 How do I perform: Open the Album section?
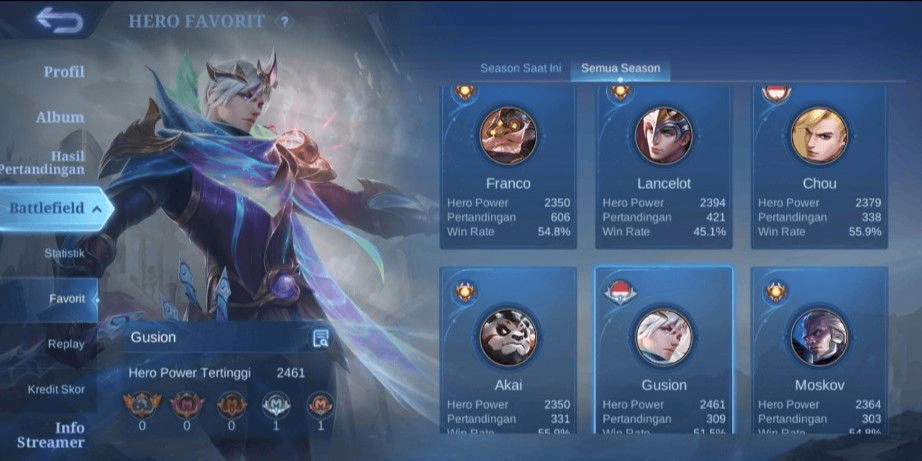(60, 117)
